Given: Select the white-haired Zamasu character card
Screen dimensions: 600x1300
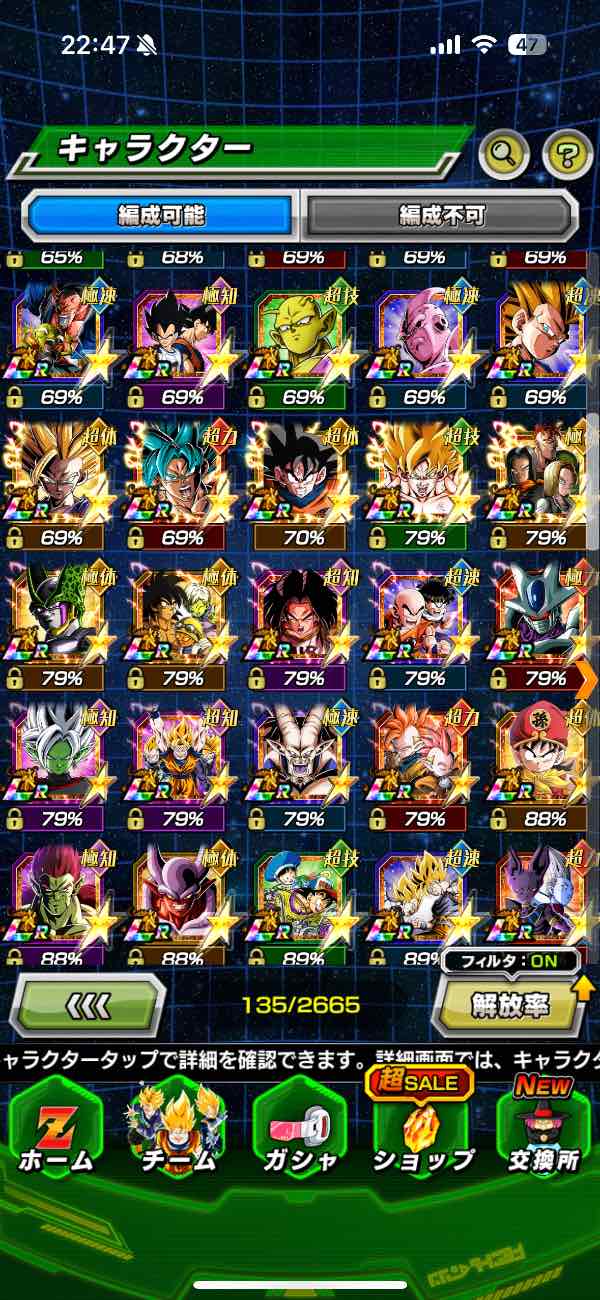Looking at the screenshot, I should 59,757.
